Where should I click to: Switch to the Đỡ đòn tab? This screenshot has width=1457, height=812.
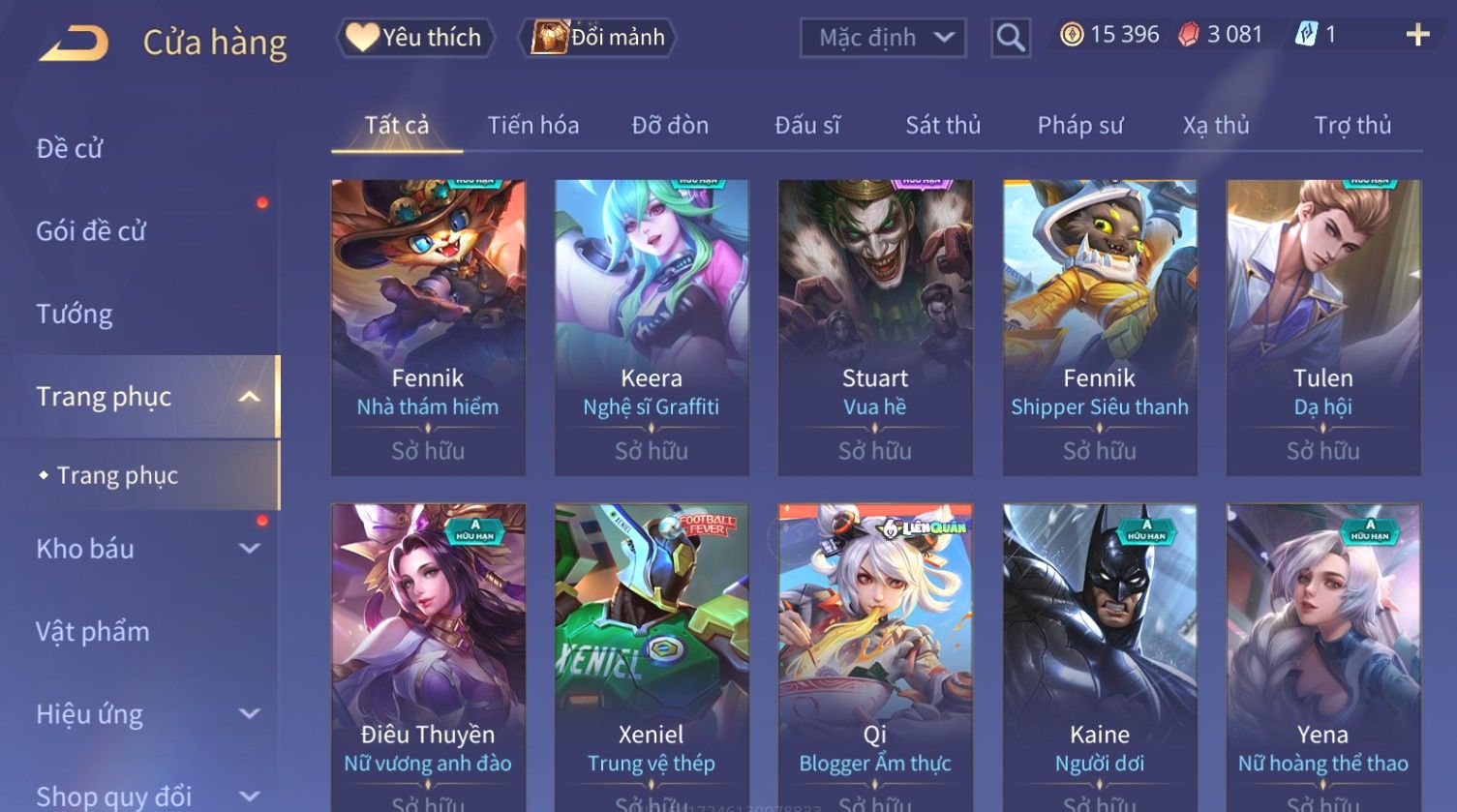(x=670, y=125)
